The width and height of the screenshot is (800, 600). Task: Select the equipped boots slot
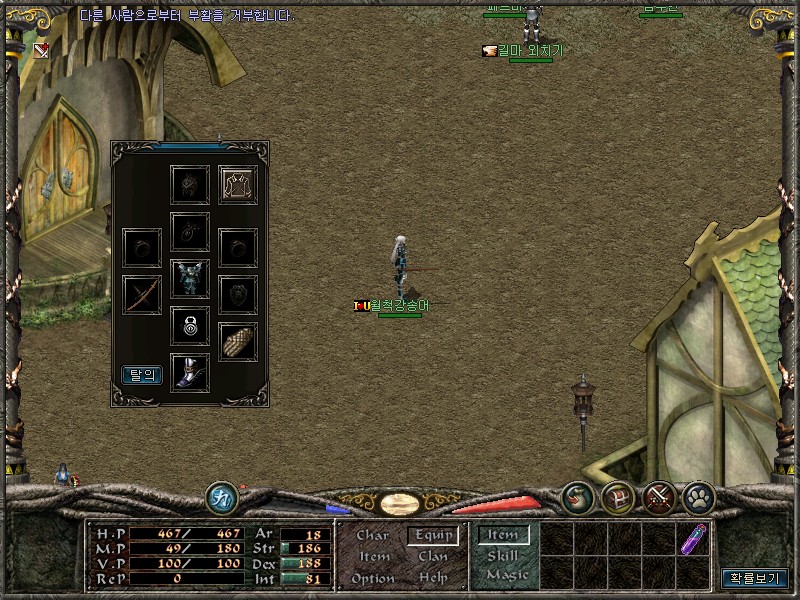click(x=190, y=372)
